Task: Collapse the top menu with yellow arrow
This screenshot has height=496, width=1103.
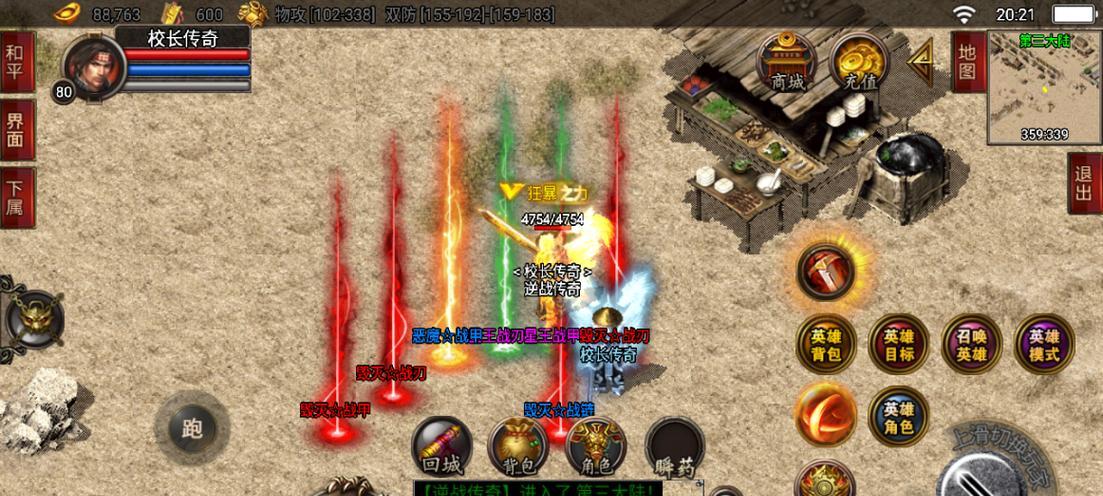Action: click(920, 61)
